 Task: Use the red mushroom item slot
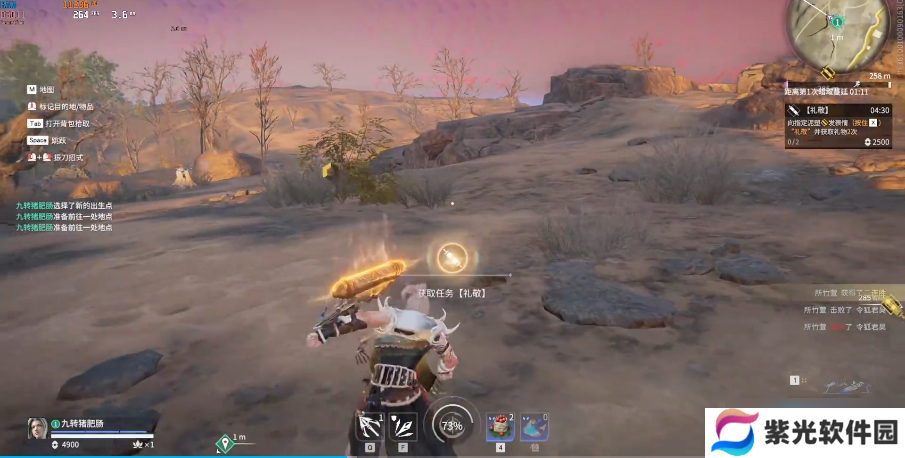coord(500,426)
